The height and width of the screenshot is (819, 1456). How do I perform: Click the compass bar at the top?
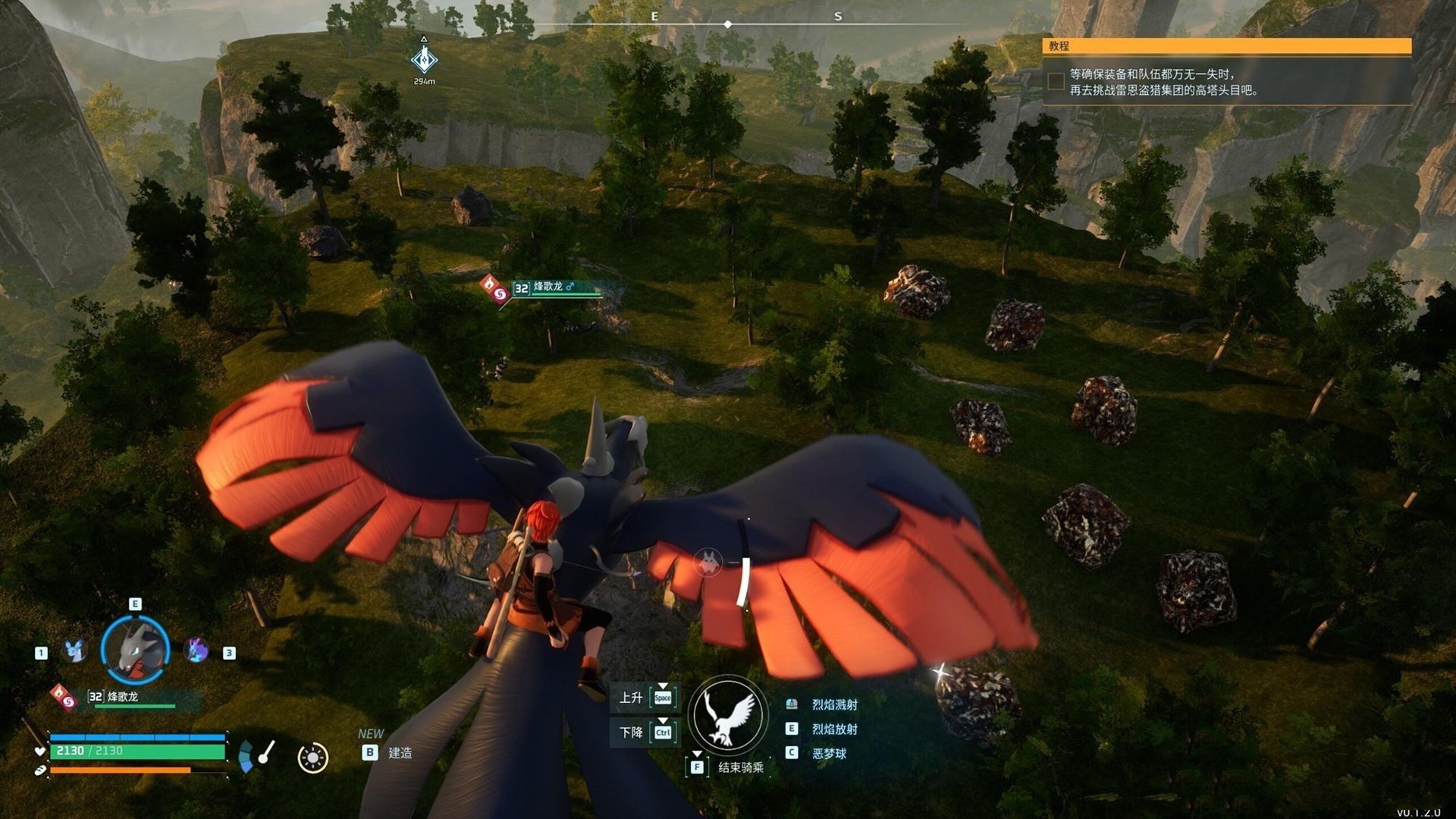coord(728,24)
